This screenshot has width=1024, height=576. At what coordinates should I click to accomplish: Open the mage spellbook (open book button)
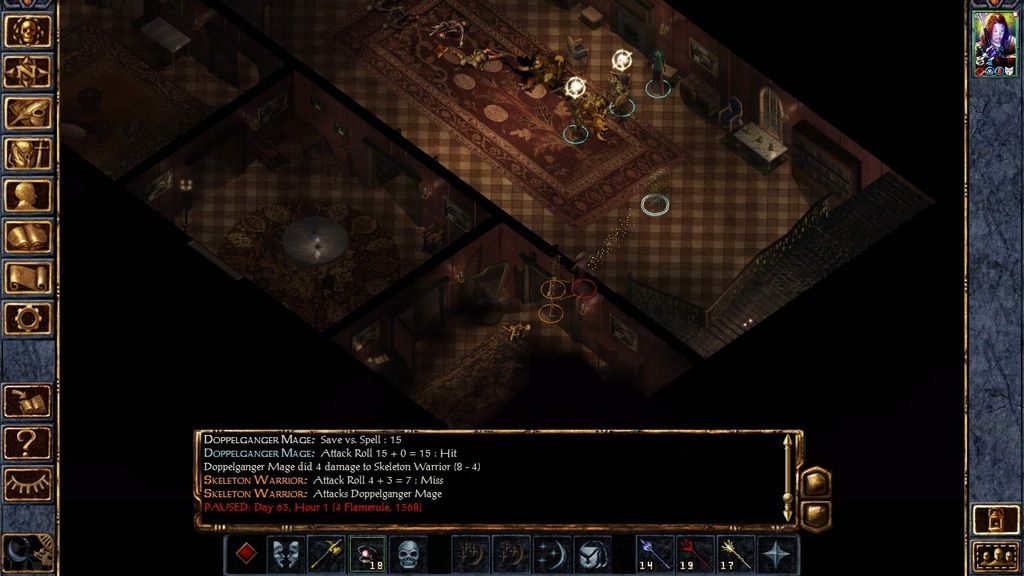[27, 236]
